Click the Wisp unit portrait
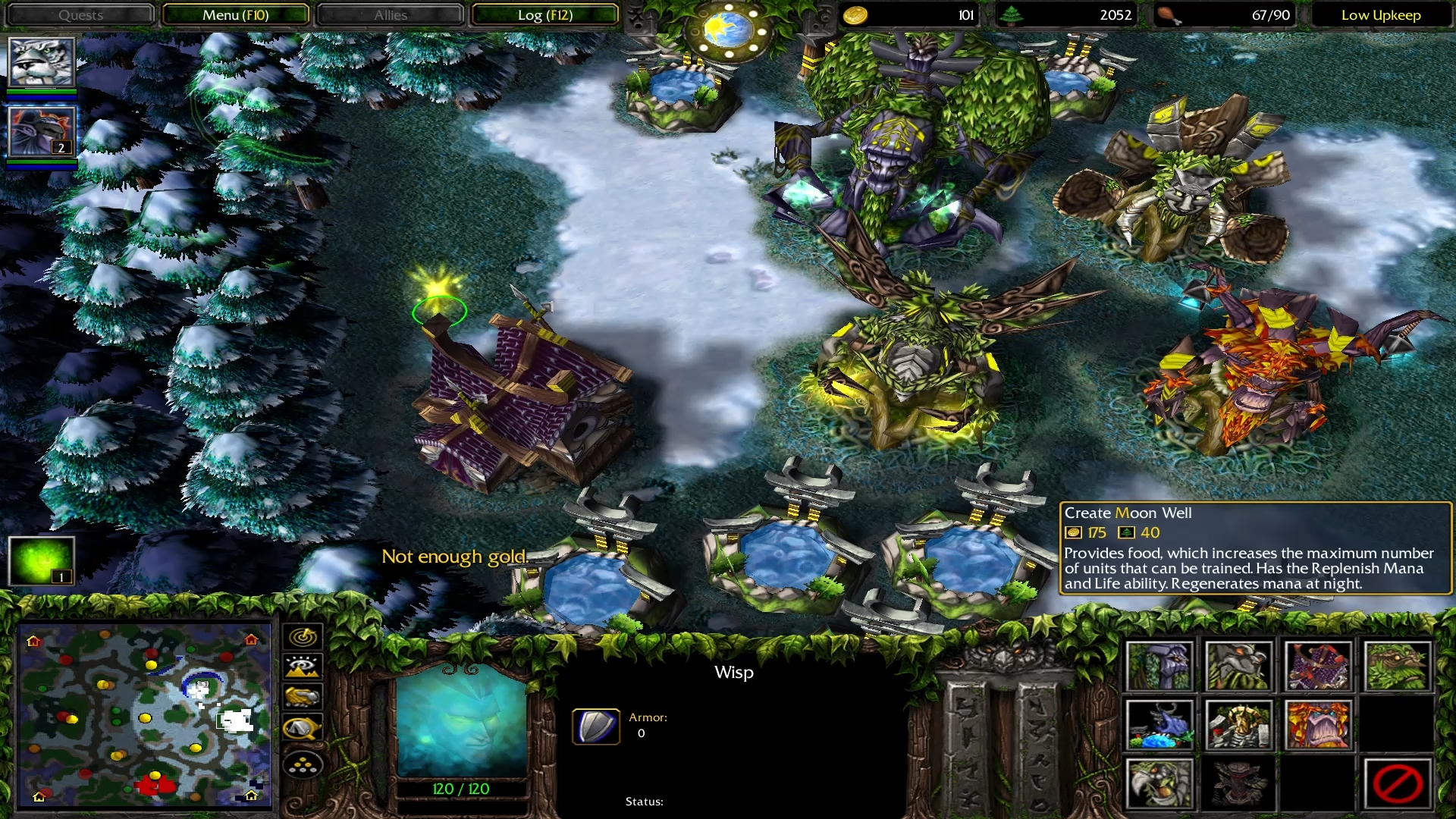 [x=461, y=719]
